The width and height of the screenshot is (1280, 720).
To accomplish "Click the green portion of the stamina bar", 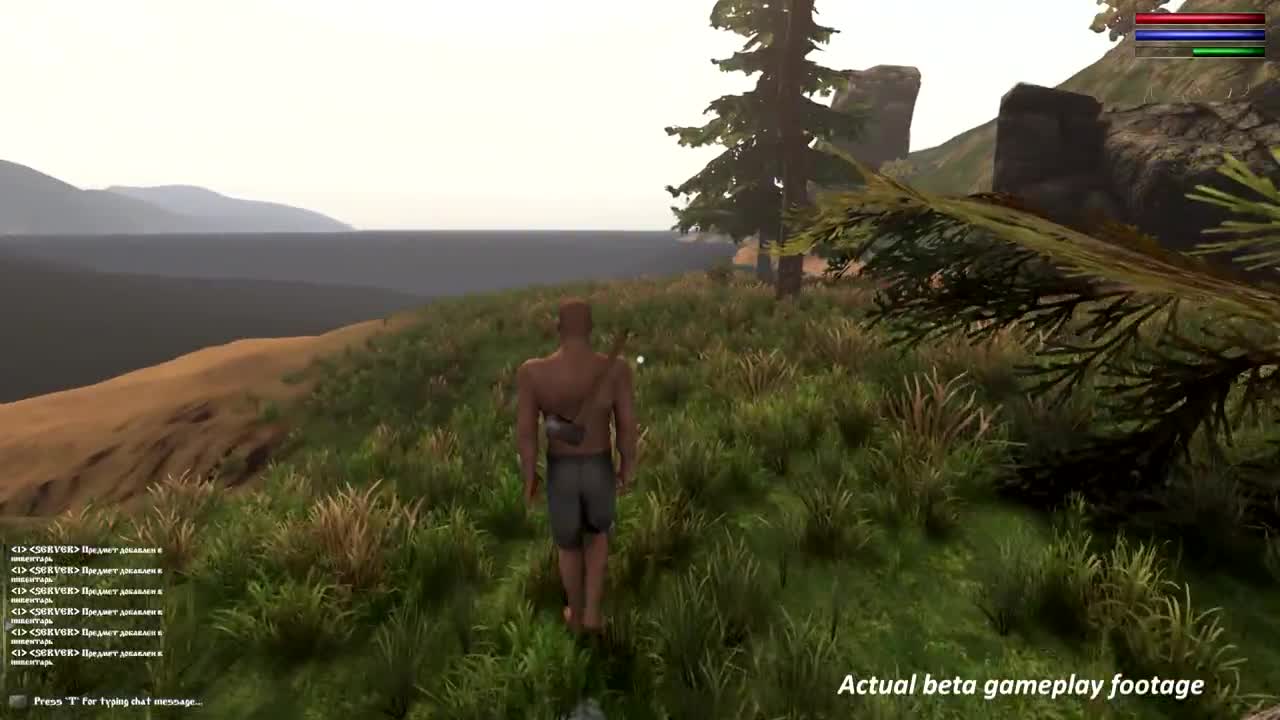I will [x=1228, y=52].
